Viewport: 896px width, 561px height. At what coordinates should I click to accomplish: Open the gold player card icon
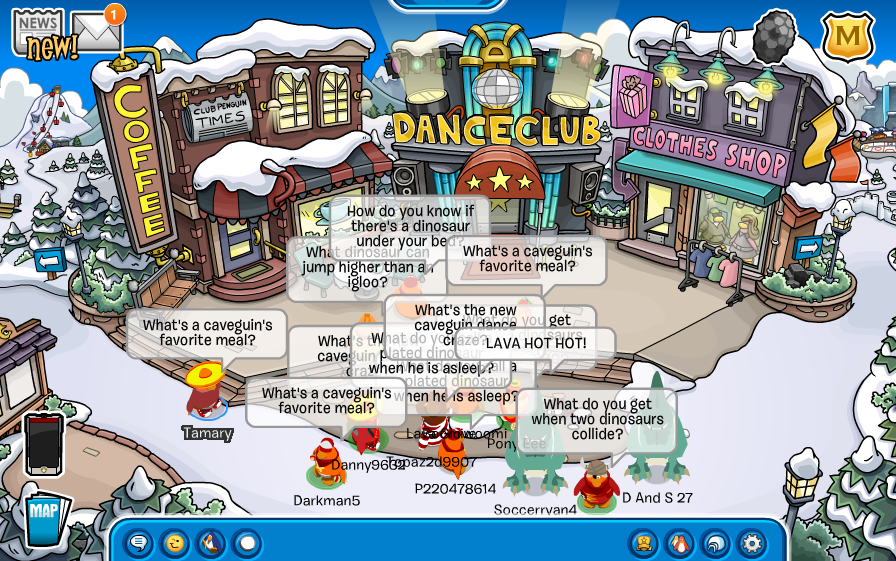click(x=644, y=543)
